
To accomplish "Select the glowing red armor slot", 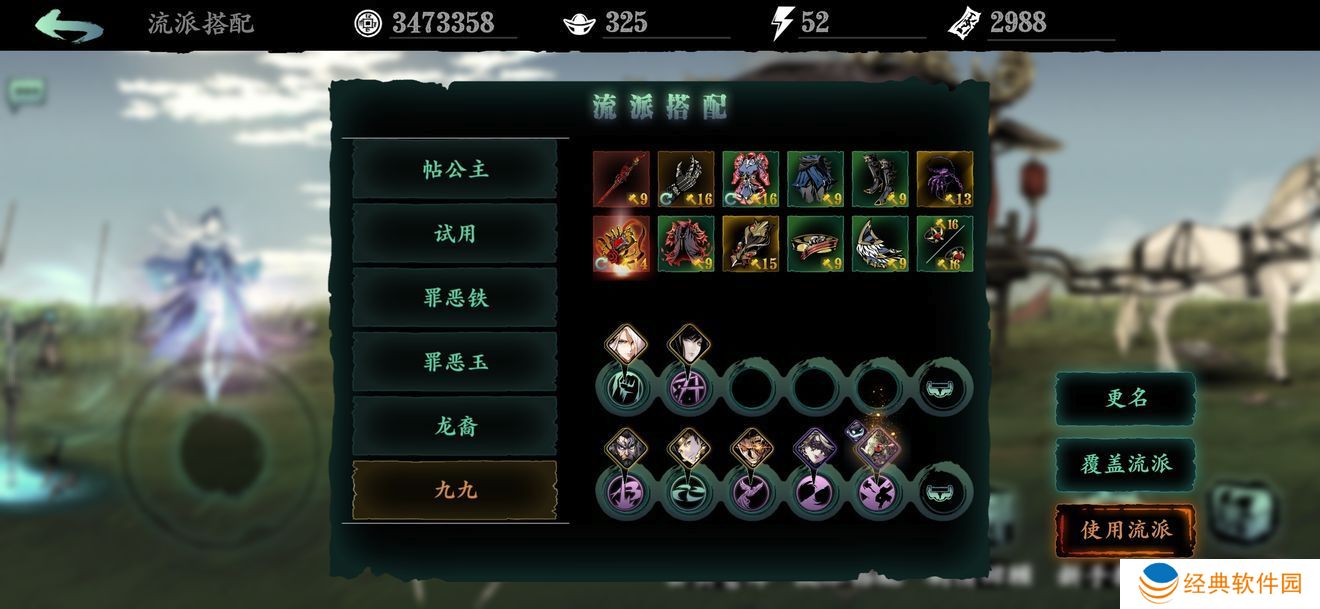I will (621, 244).
